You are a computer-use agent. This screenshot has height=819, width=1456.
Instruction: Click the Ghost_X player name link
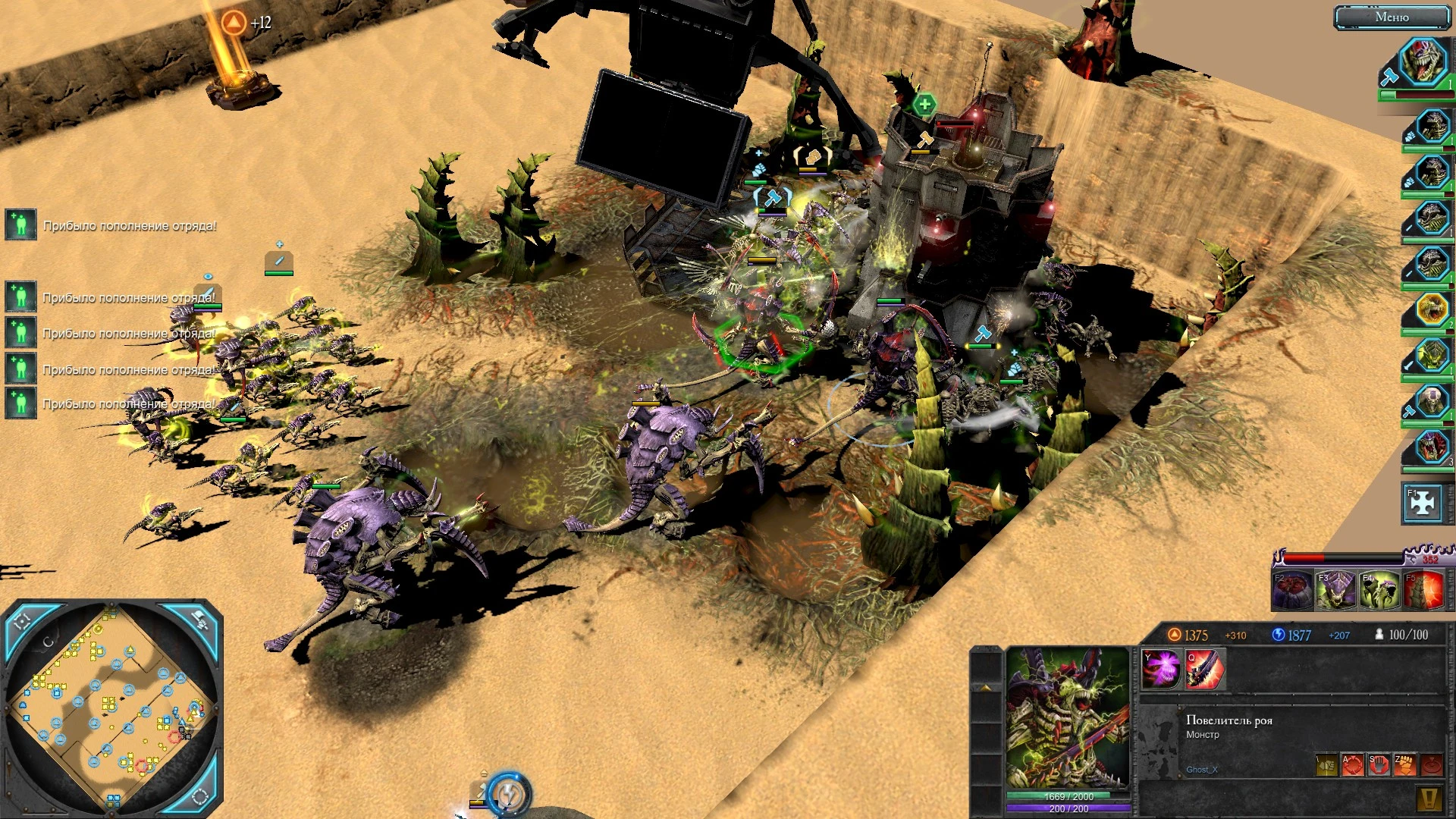pyautogui.click(x=1203, y=770)
